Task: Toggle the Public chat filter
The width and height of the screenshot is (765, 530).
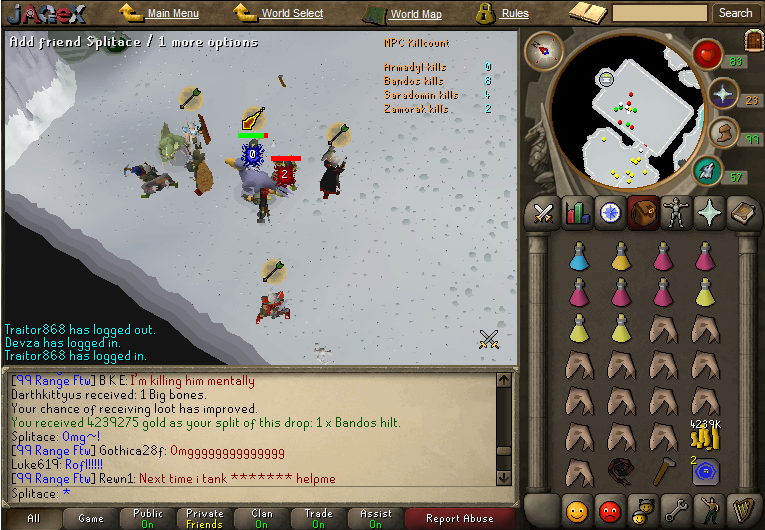Action: tap(148, 518)
